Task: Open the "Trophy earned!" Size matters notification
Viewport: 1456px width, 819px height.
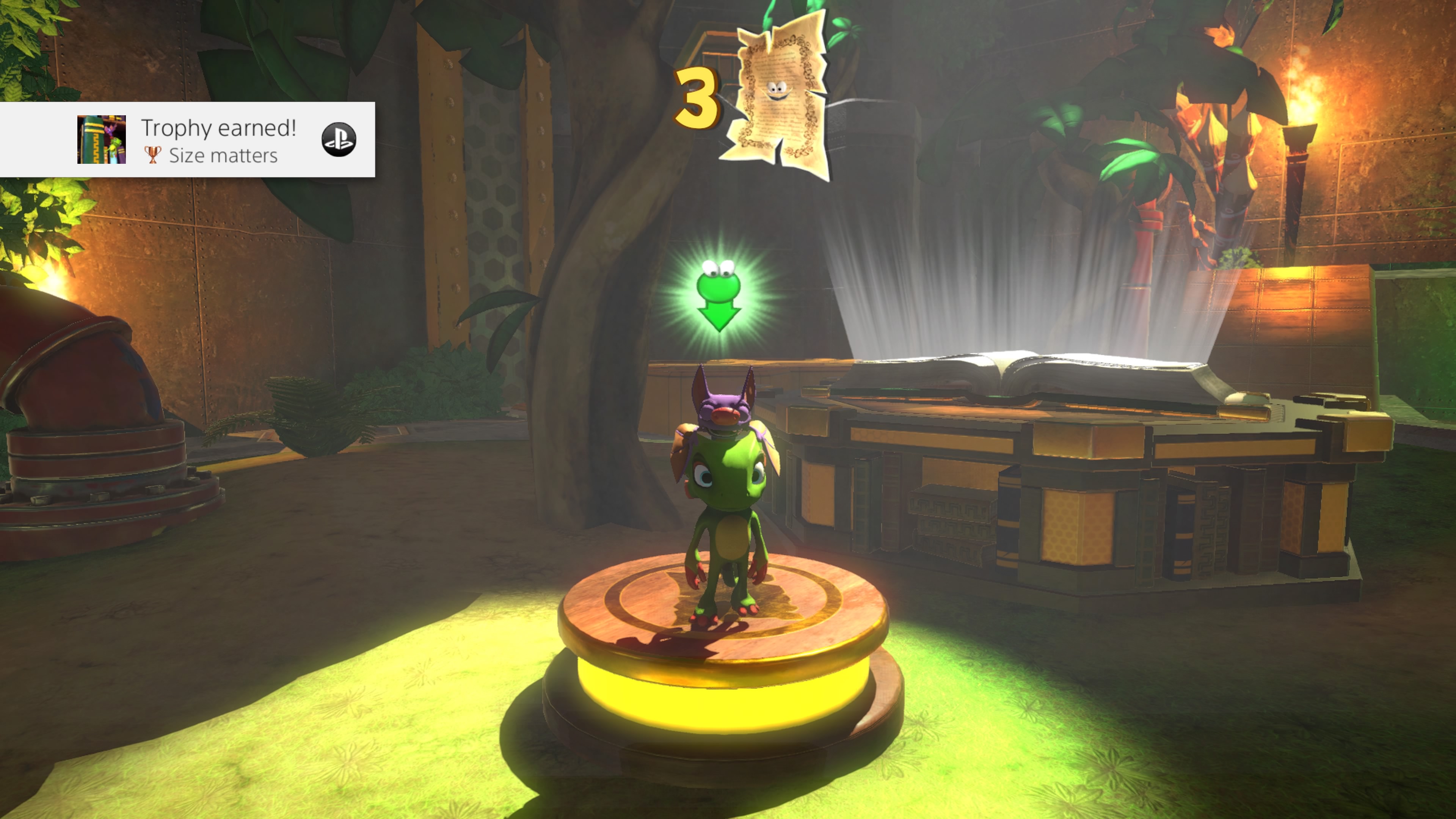Action: coord(218,140)
